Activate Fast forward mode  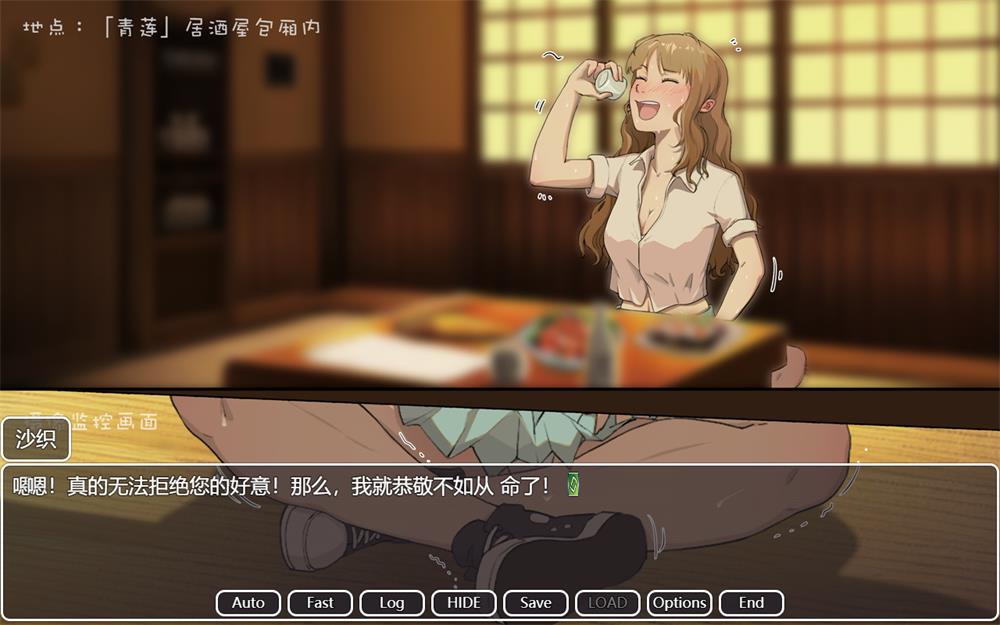coord(320,603)
